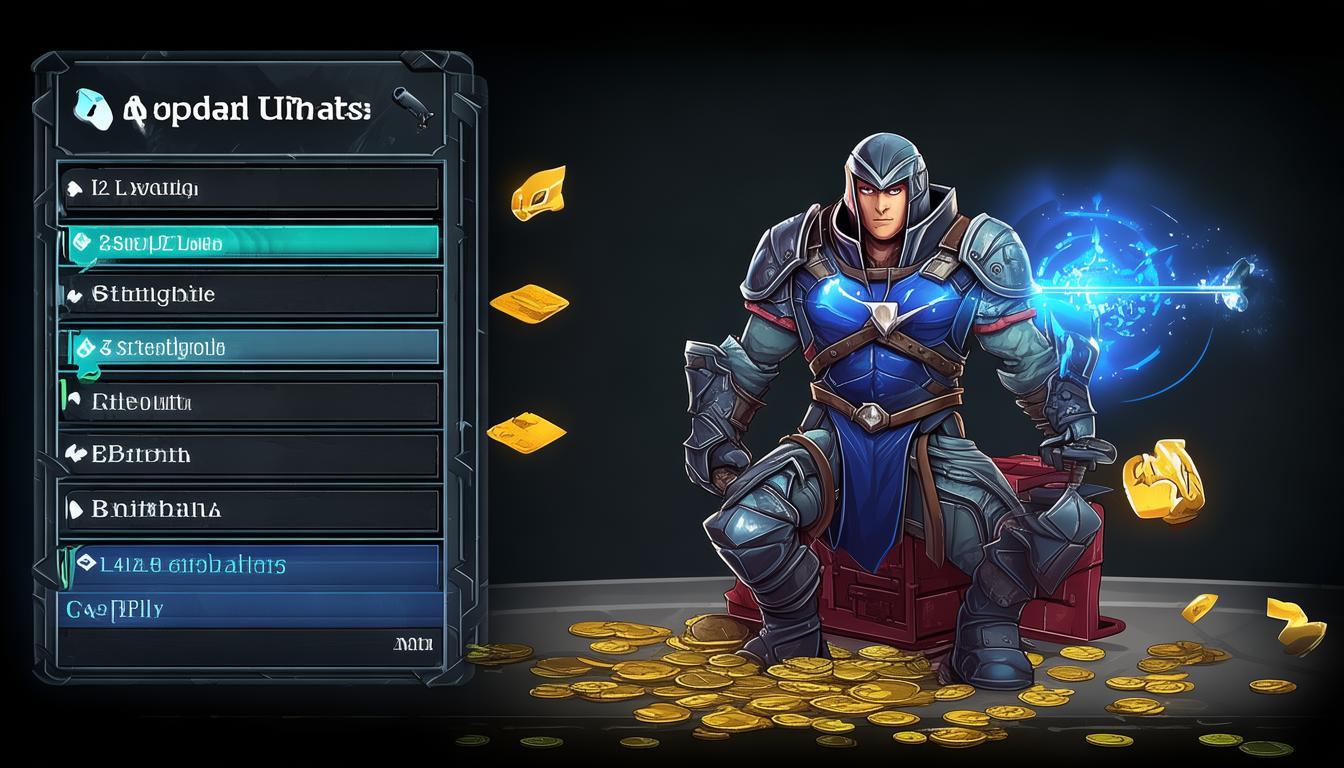The height and width of the screenshot is (768, 1344).
Task: Select the dark blue row starting with "L4I4.0"
Action: click(250, 565)
